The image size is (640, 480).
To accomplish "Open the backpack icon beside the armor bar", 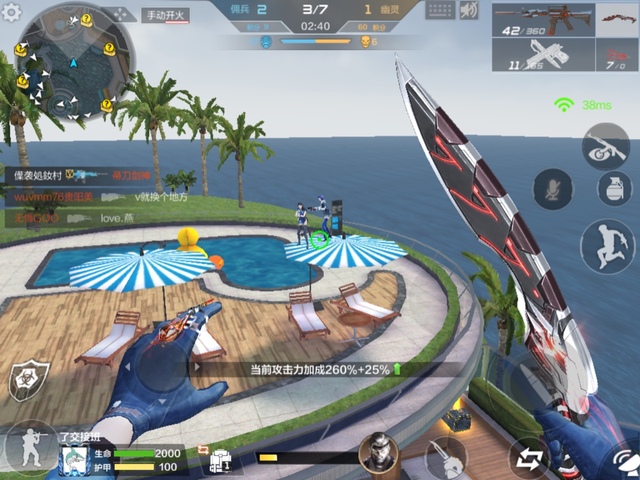I will (221, 460).
